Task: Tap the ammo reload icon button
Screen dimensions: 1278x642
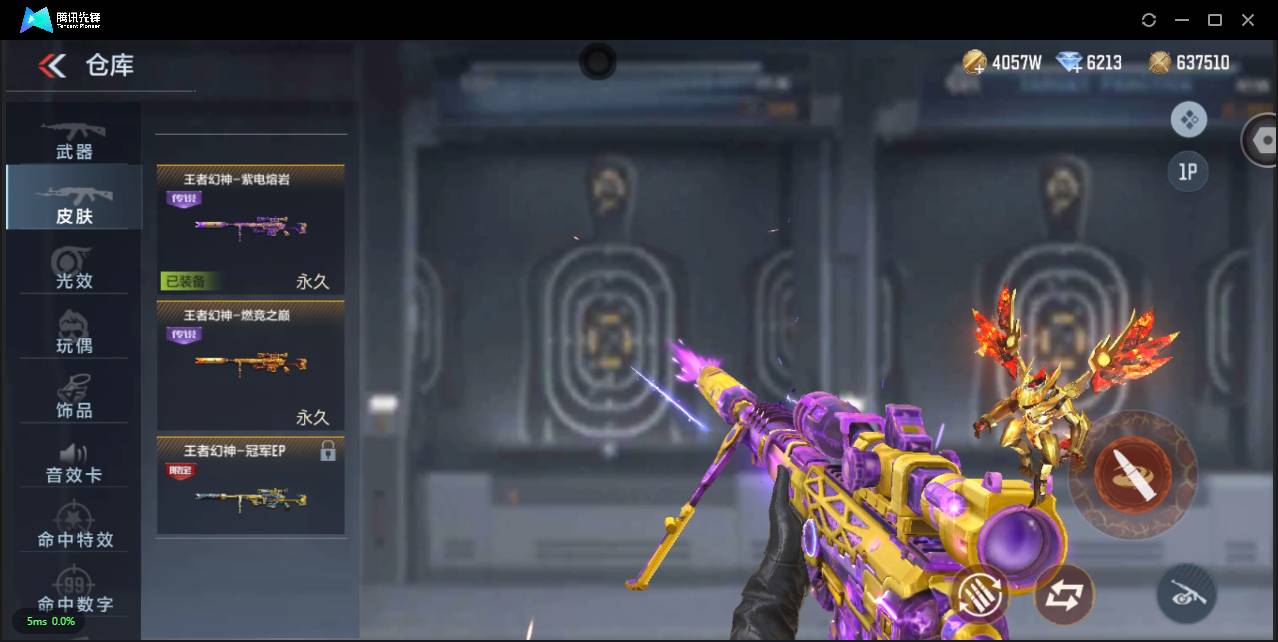Action: pos(980,593)
